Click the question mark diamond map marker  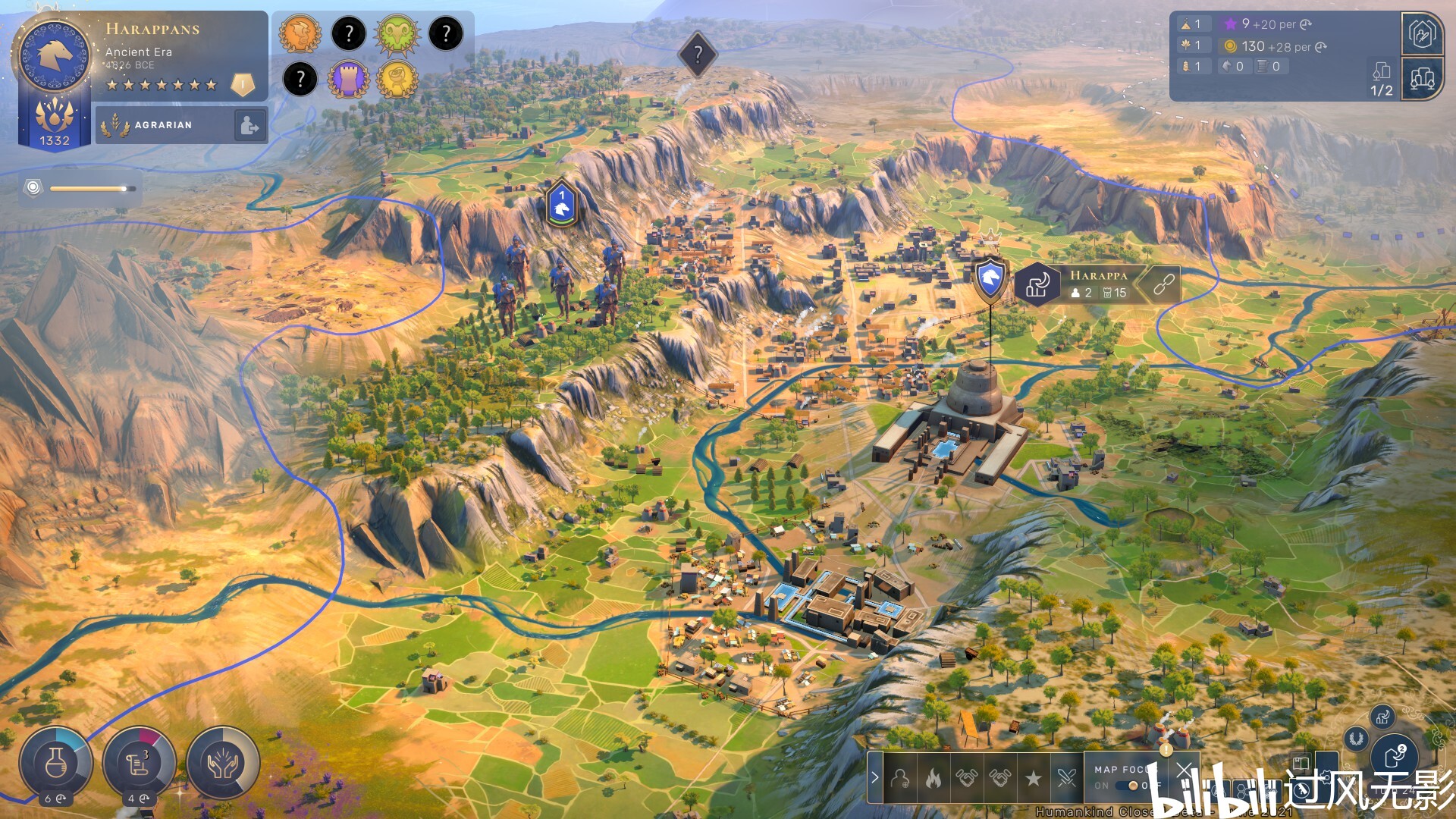698,54
